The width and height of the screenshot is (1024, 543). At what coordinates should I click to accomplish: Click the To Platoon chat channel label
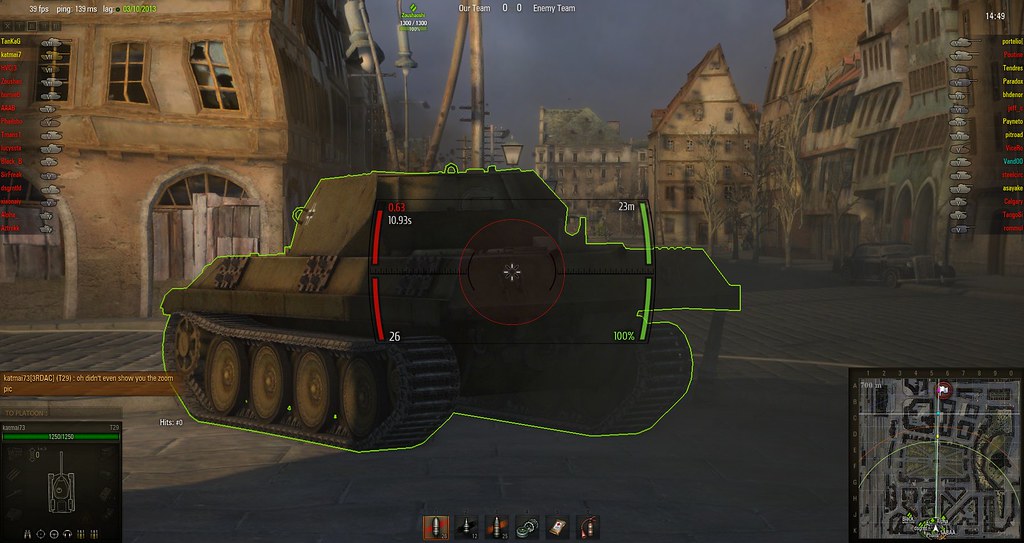[x=24, y=413]
